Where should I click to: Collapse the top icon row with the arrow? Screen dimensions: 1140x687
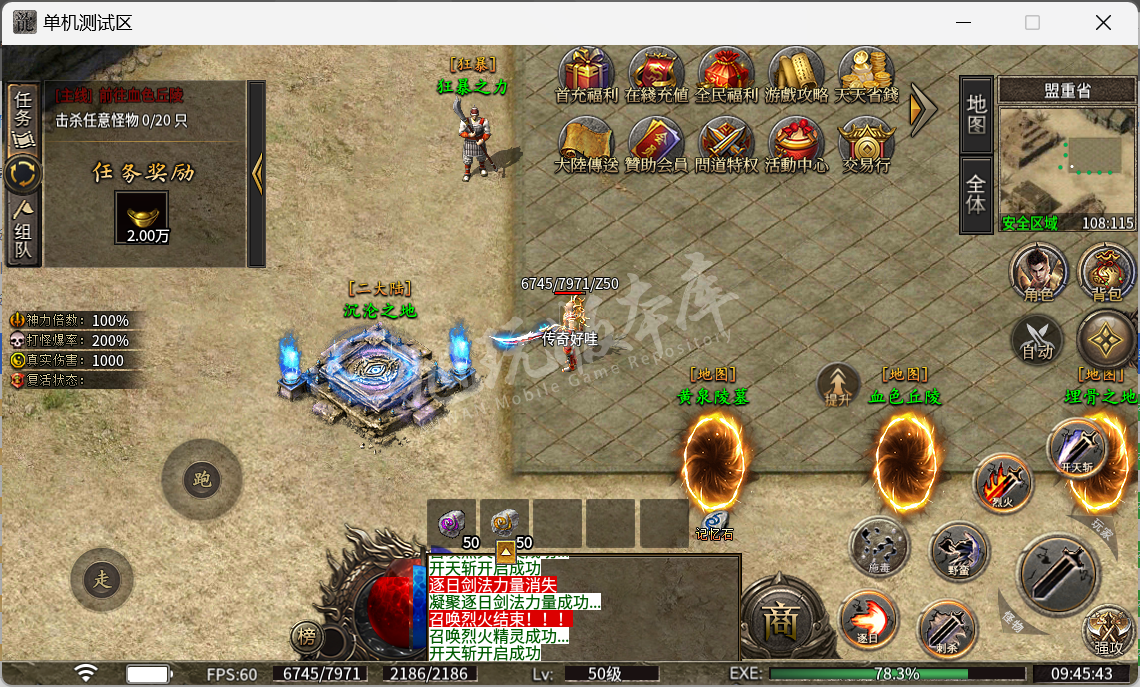922,108
